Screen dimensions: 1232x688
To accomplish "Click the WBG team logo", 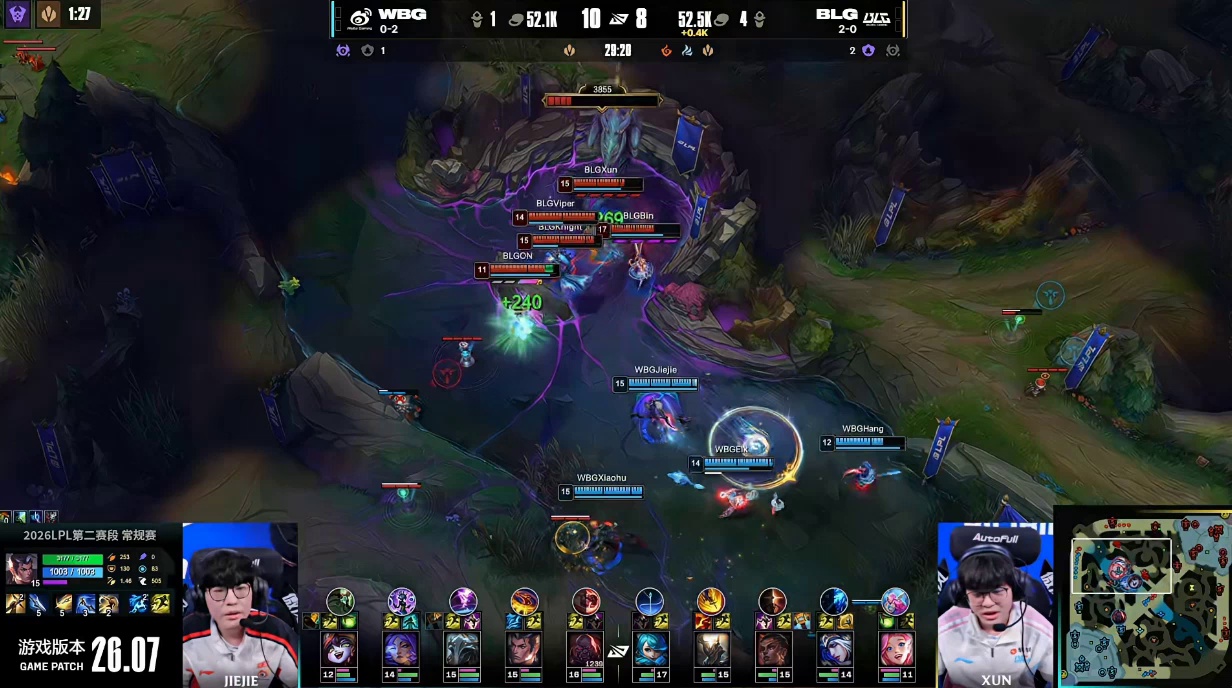I will click(x=361, y=16).
